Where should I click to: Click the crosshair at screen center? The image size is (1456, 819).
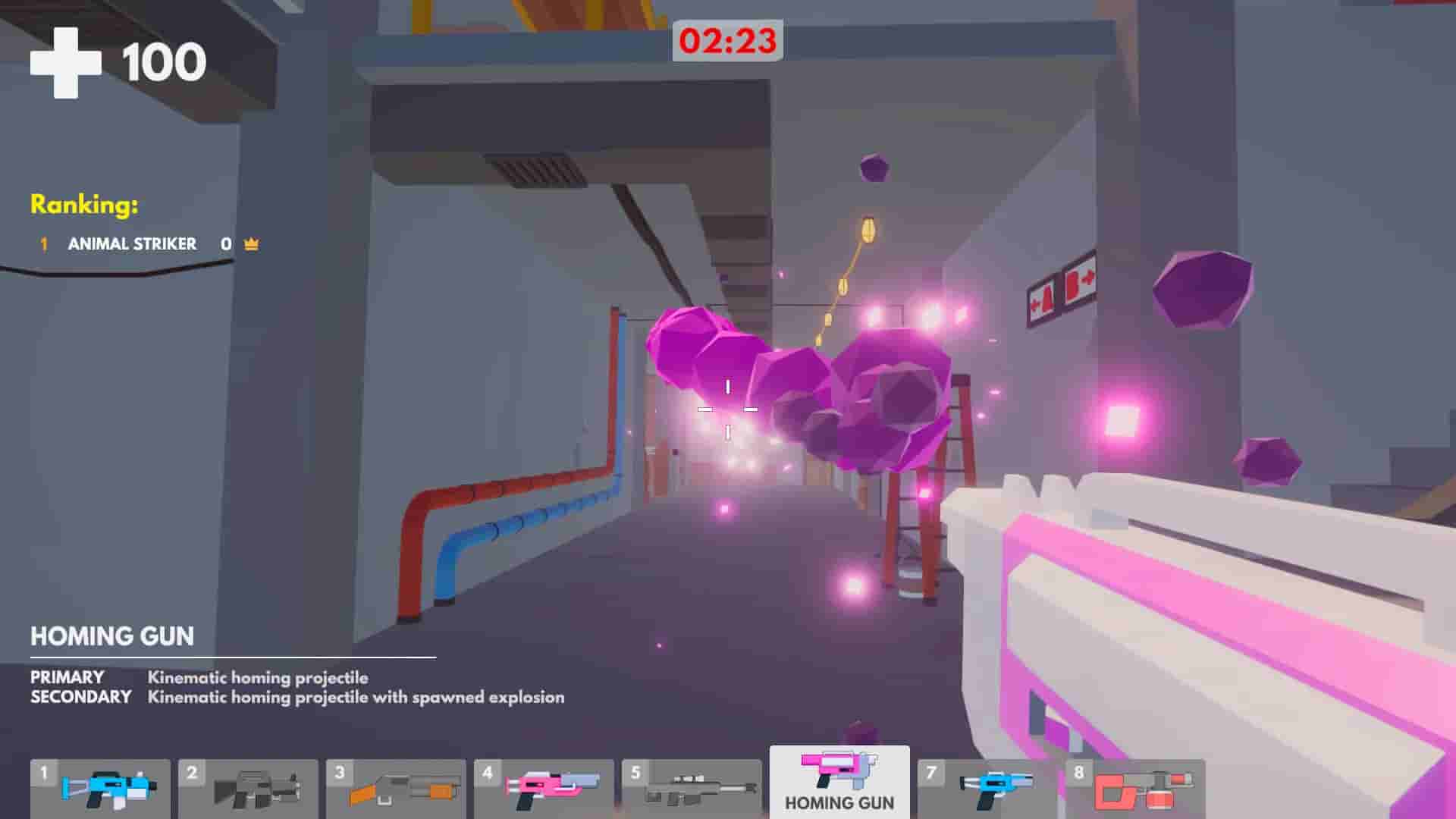click(x=728, y=409)
